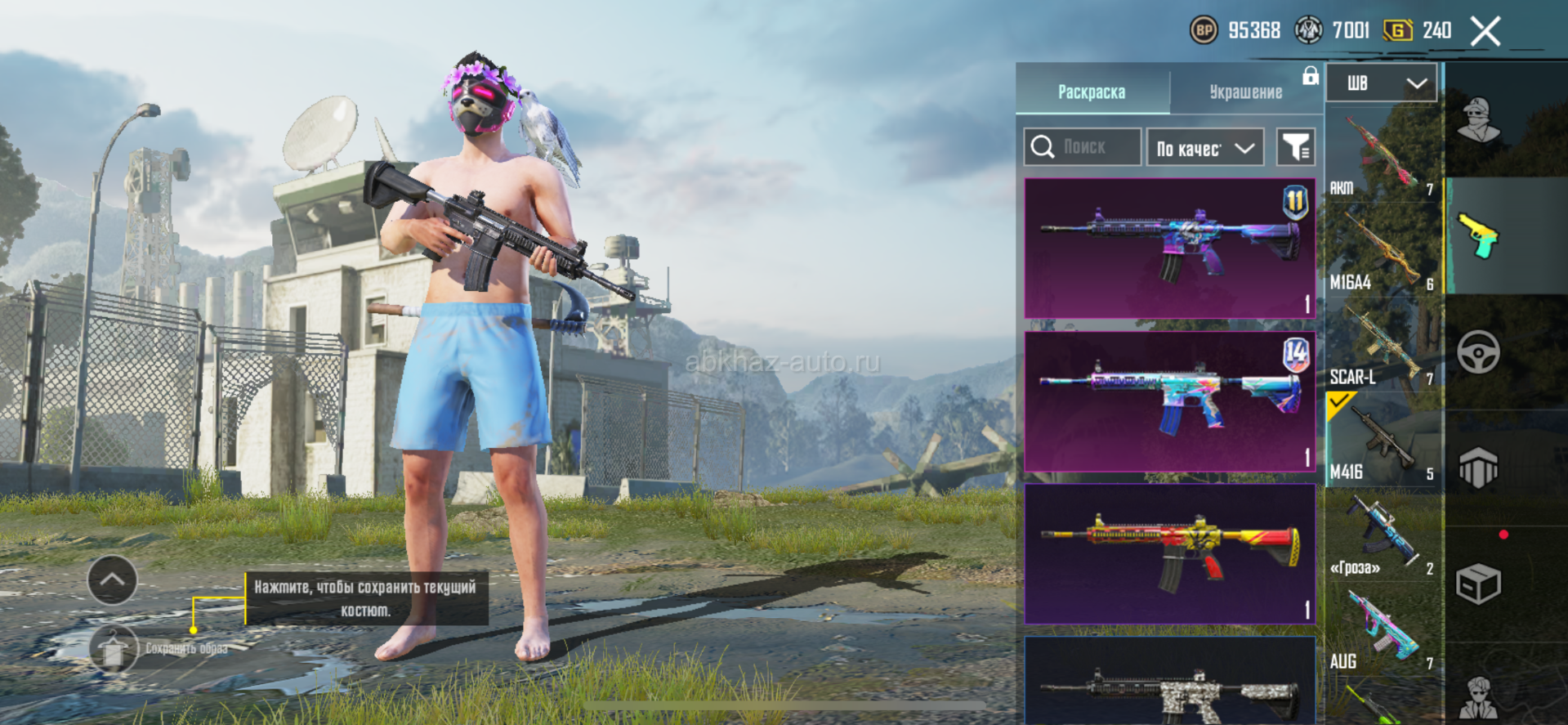Screen dimensions: 1568x725
Task: Select the purple level 11 M416 skin
Action: click(x=1169, y=248)
